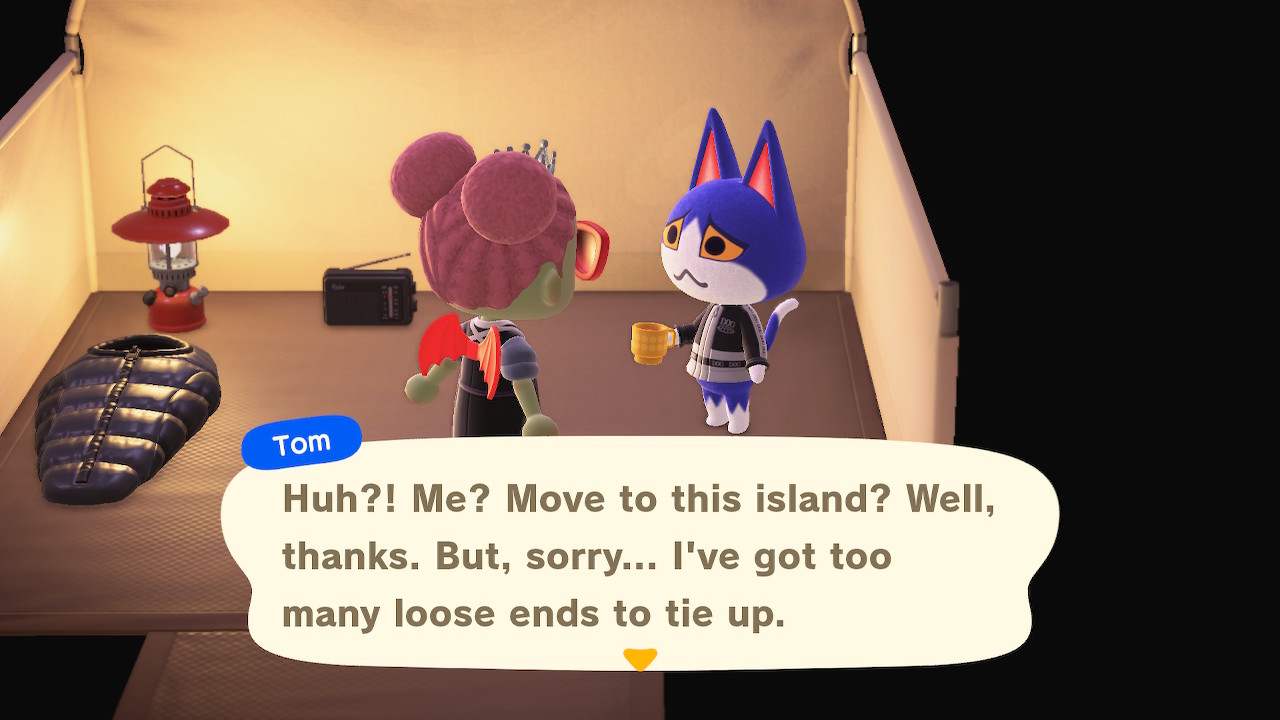Advance dialogue with the orange arrow

pyautogui.click(x=639, y=659)
